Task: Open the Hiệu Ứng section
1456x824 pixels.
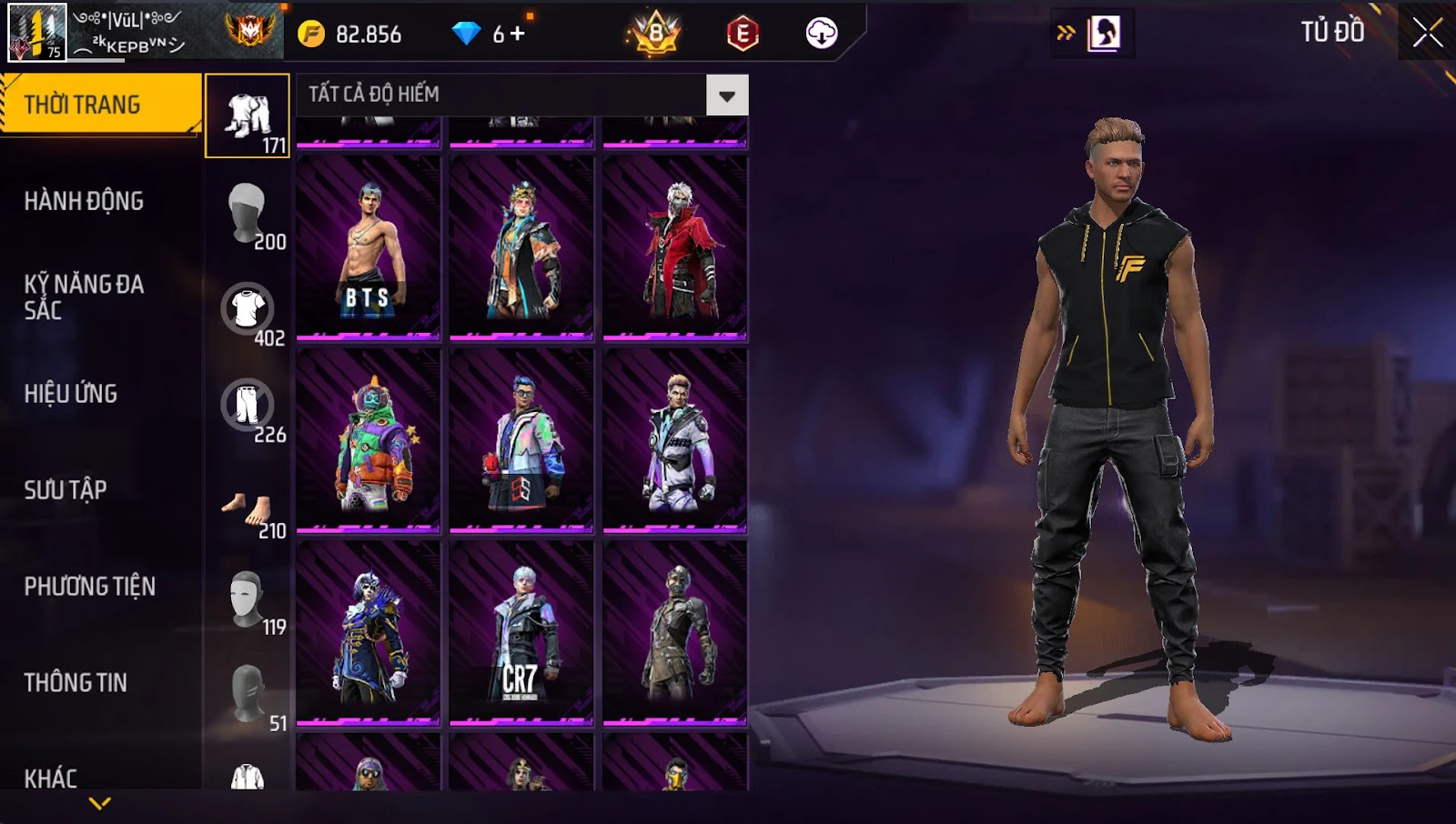Action: [x=71, y=394]
